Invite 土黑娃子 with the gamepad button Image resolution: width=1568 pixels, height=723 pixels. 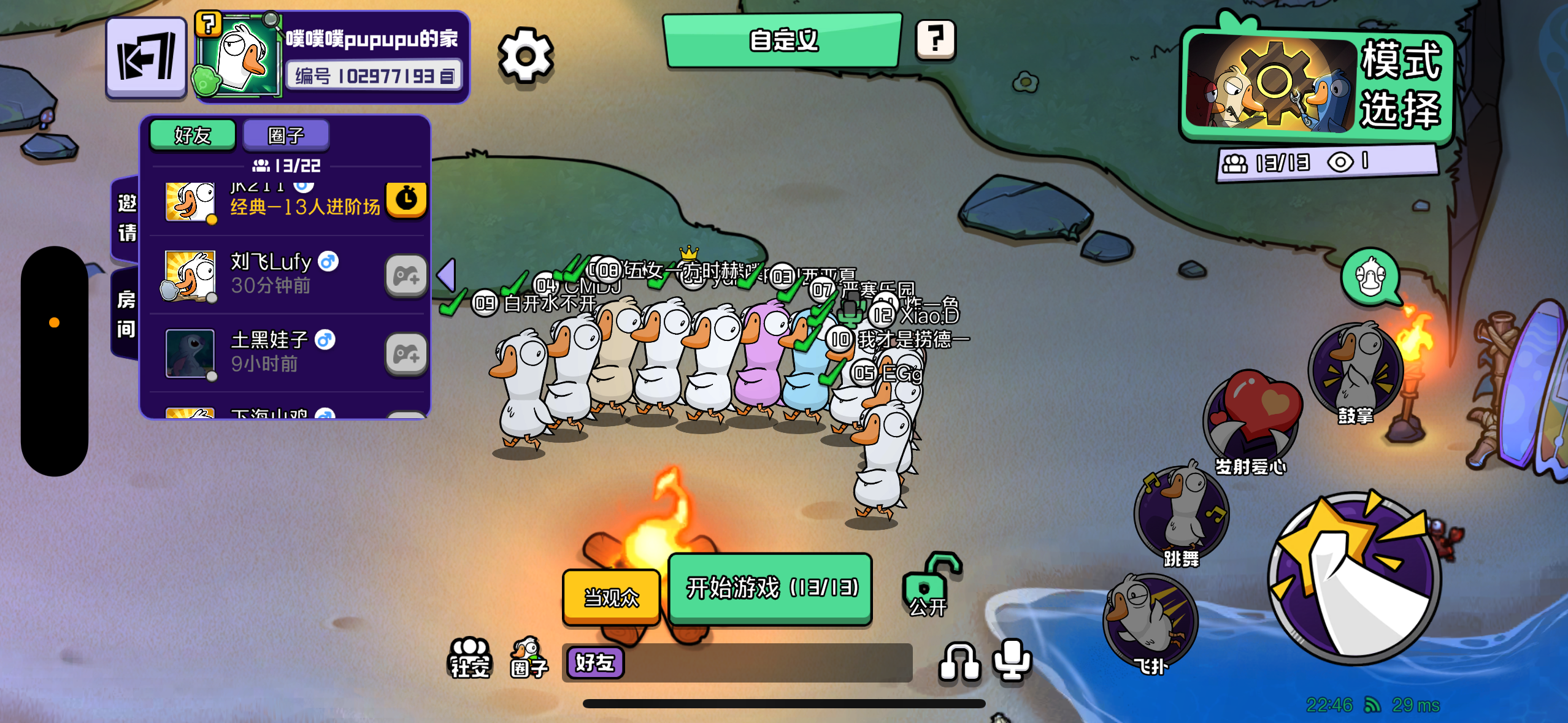[406, 354]
